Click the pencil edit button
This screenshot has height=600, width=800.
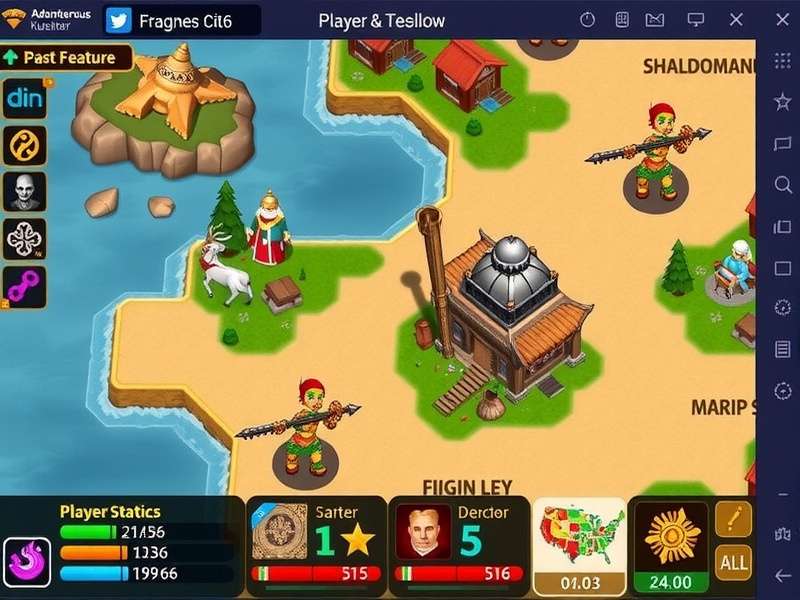(x=733, y=518)
